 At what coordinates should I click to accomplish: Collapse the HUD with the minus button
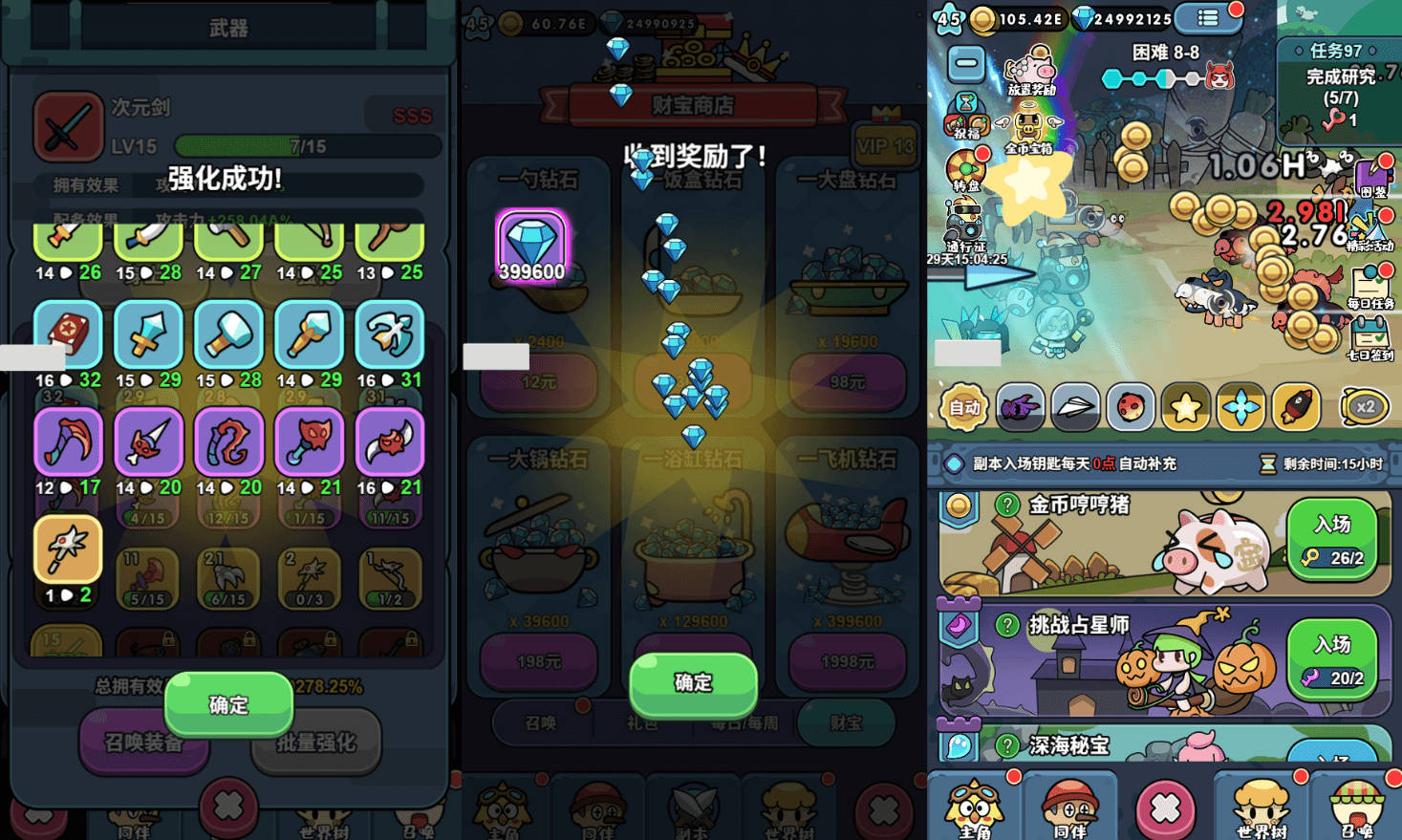966,61
